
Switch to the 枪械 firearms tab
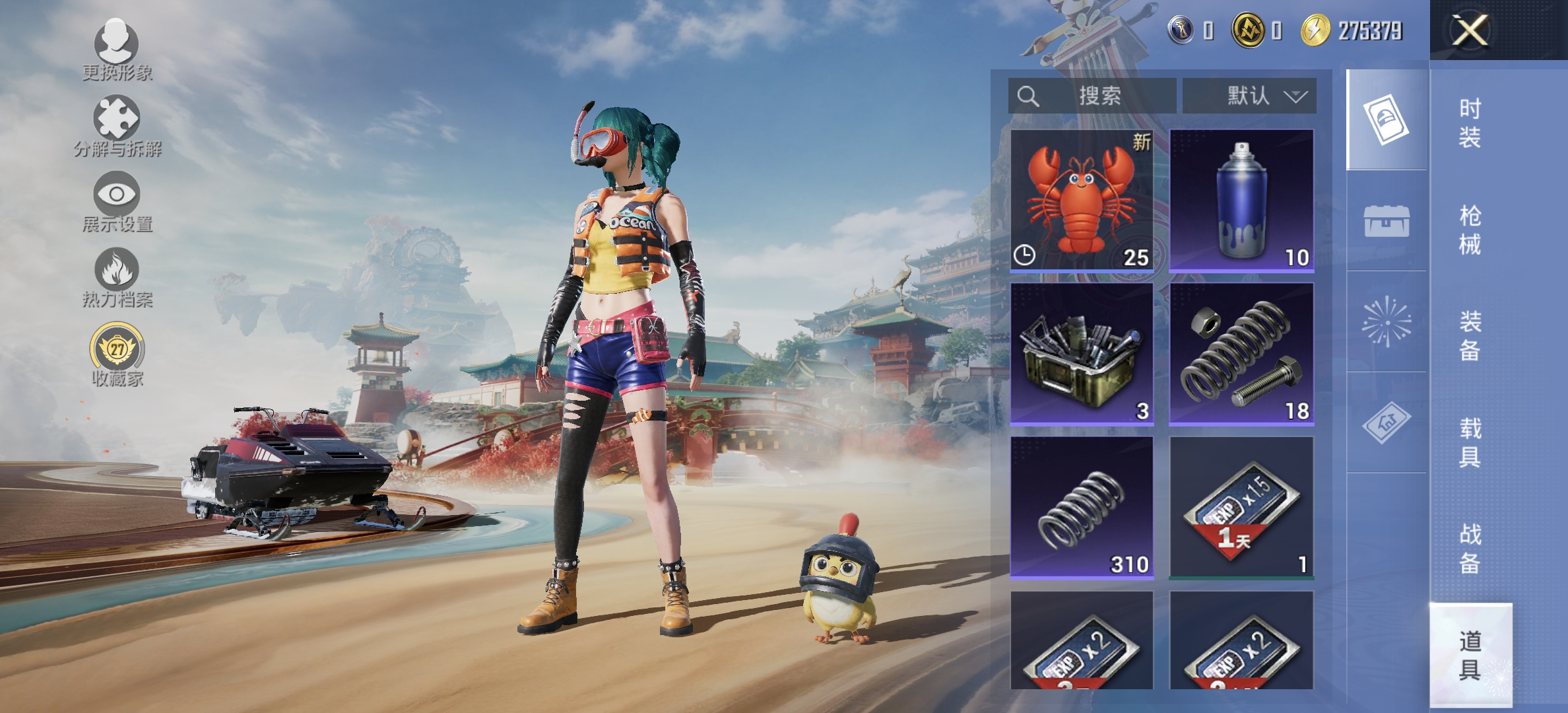pos(1470,230)
